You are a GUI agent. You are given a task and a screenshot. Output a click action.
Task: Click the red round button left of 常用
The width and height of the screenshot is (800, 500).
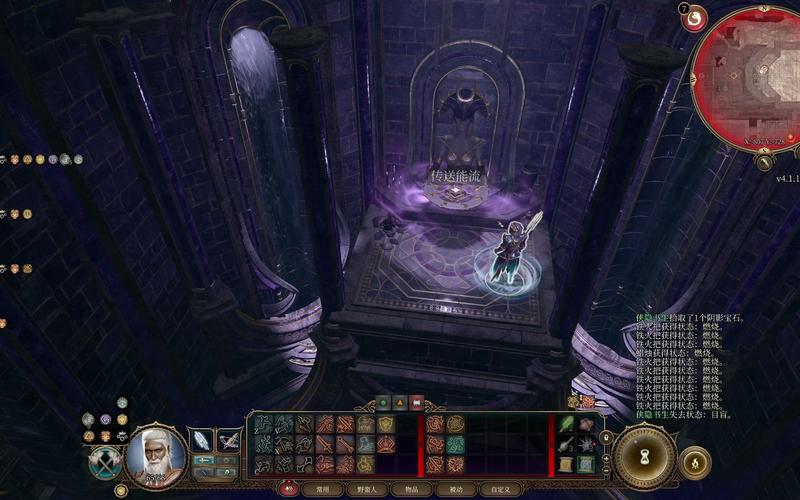(x=290, y=489)
